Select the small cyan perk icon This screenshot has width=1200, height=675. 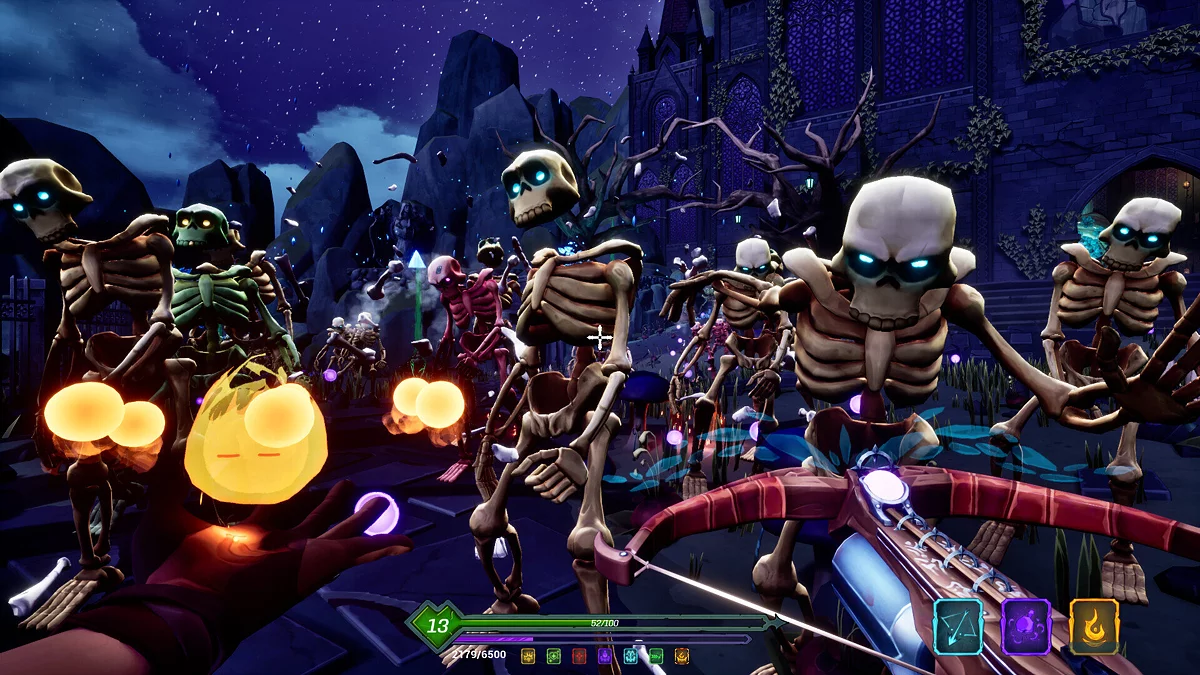(631, 656)
